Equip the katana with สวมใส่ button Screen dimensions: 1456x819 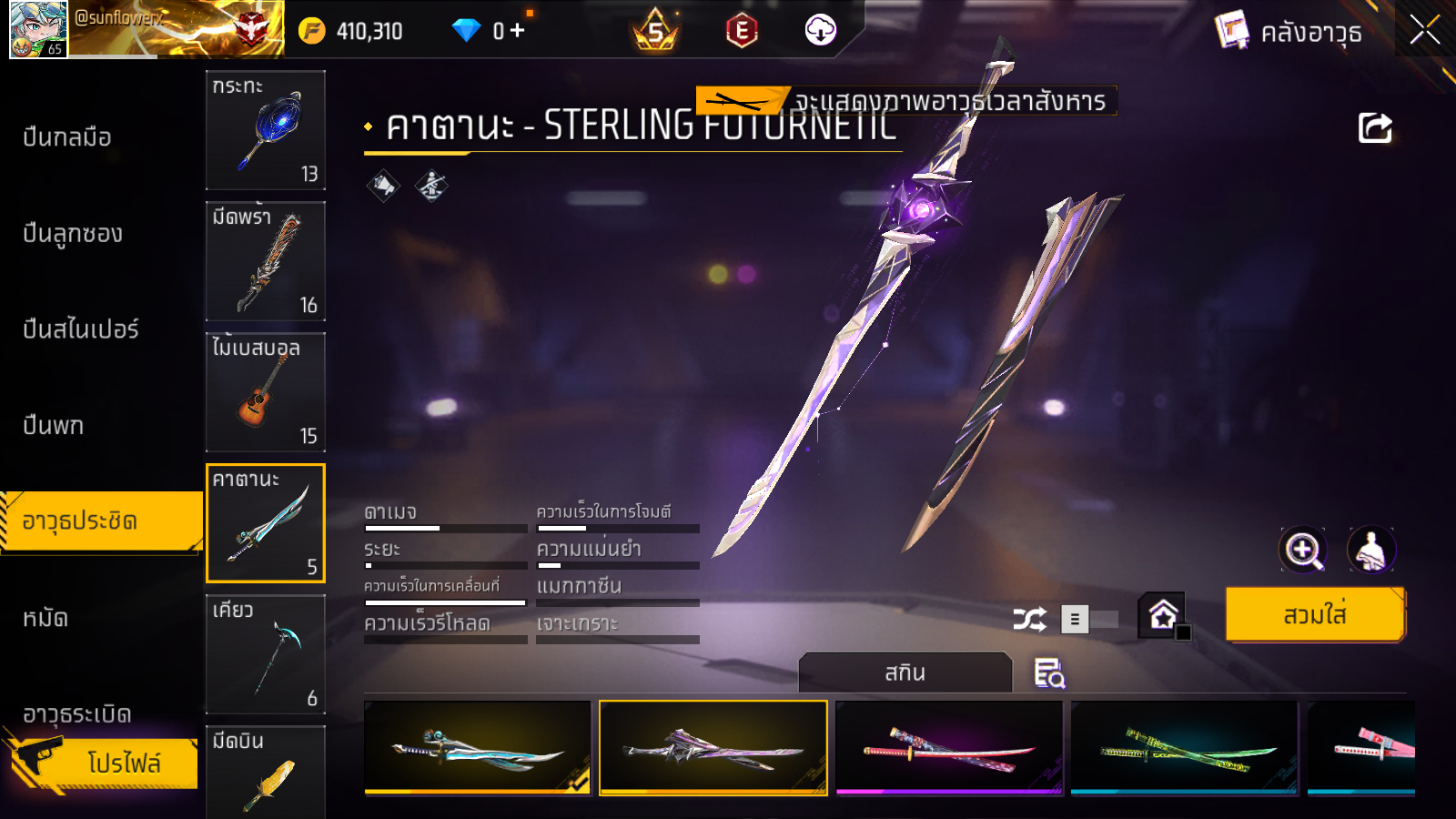point(1315,615)
